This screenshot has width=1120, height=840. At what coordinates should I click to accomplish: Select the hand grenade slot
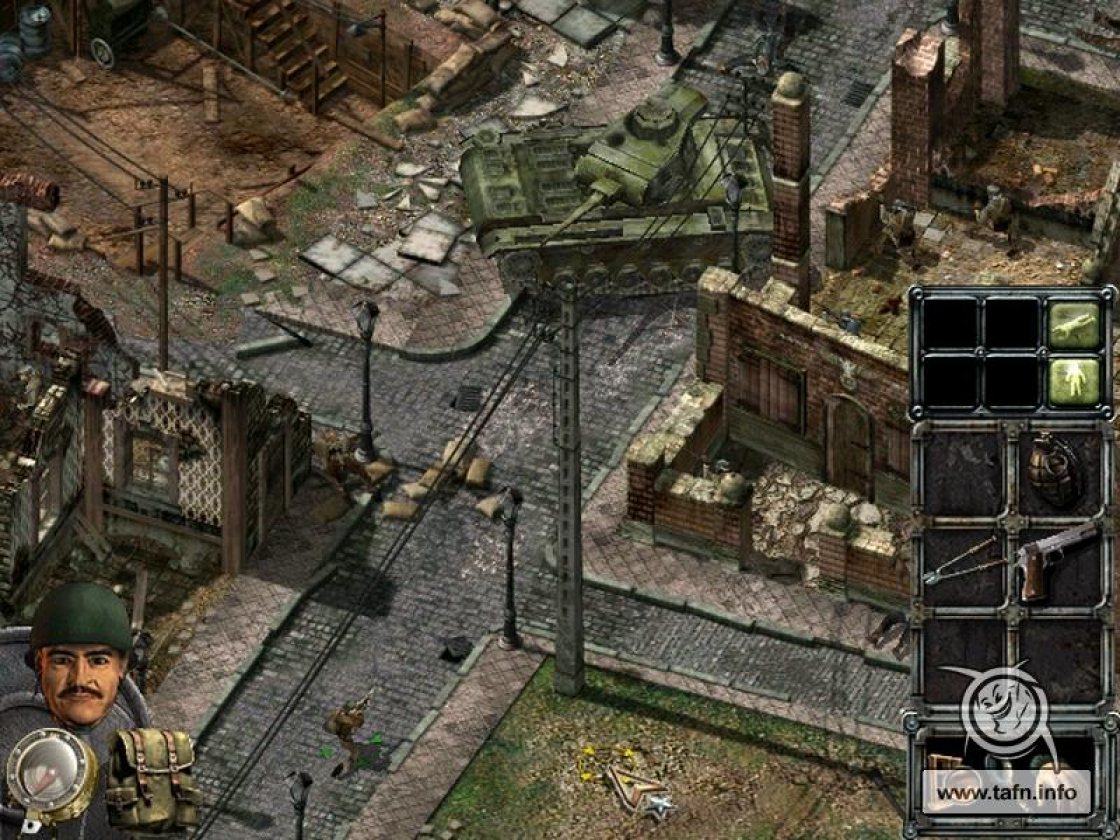[1058, 470]
